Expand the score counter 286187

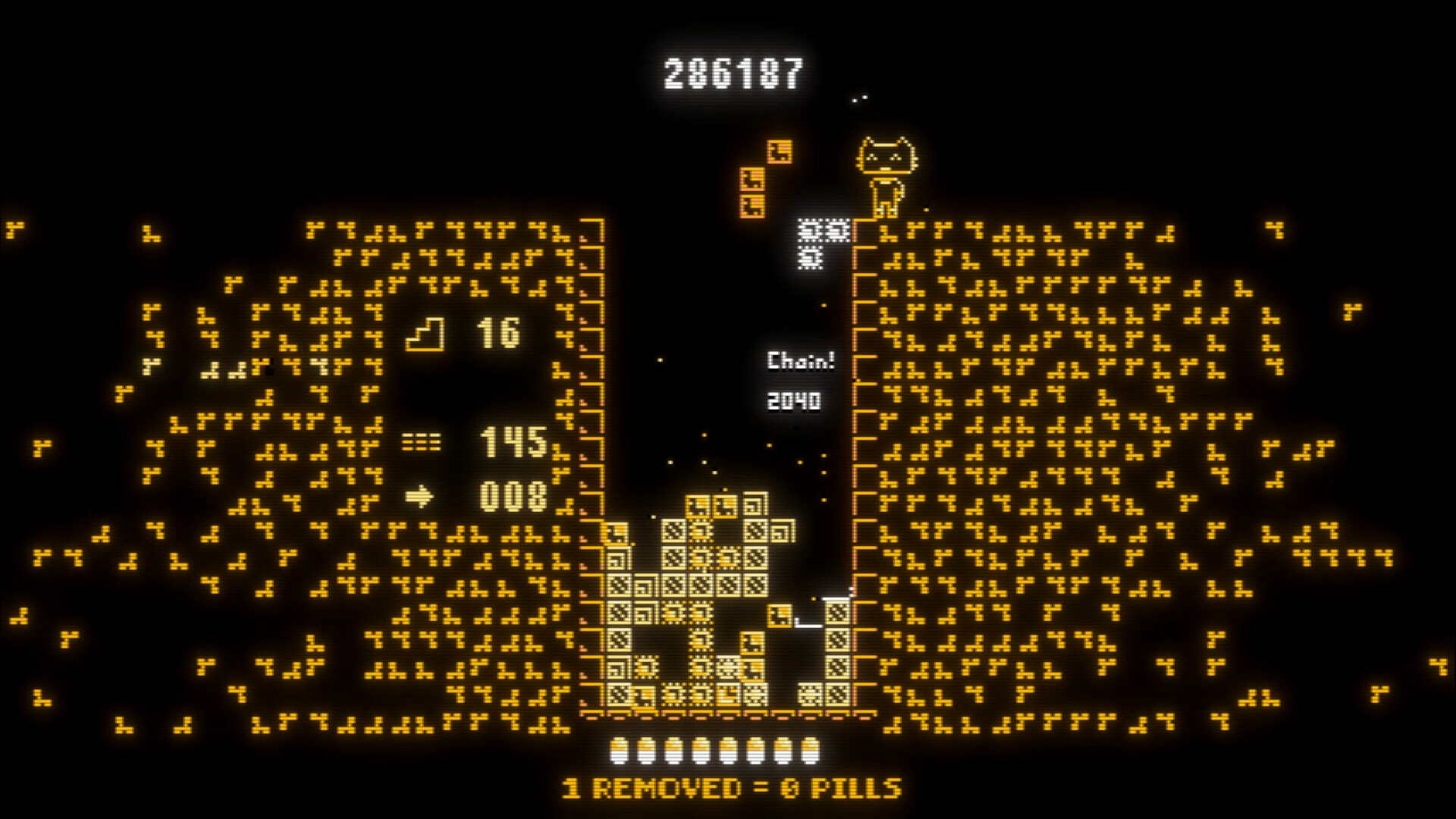[x=732, y=72]
